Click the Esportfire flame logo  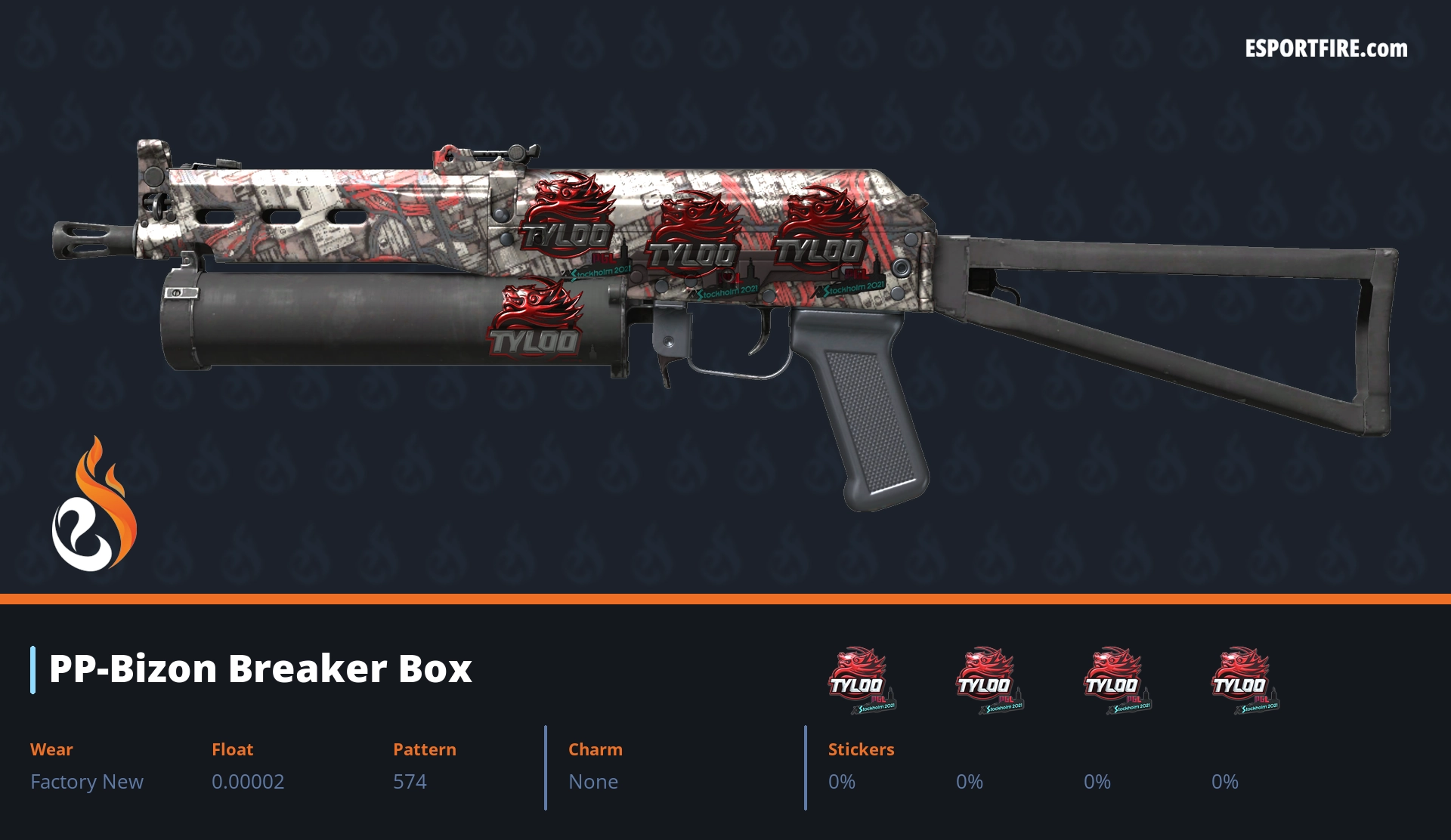[x=94, y=506]
